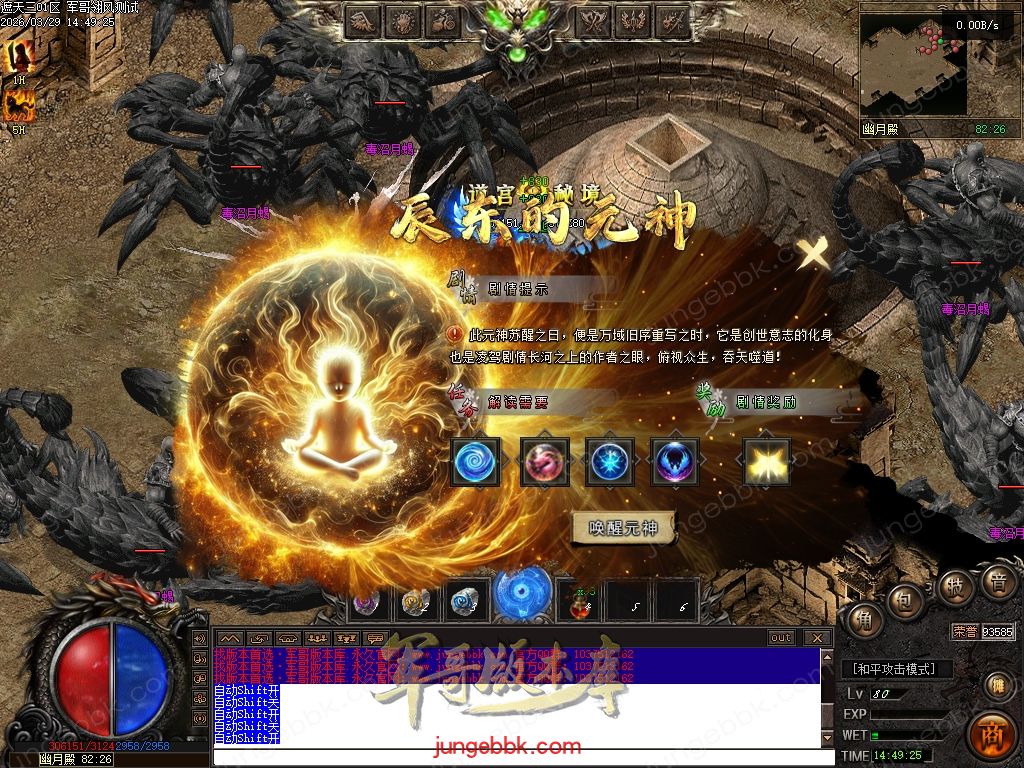Toggle the sound button (音)
This screenshot has width=1024, height=768.
[997, 580]
